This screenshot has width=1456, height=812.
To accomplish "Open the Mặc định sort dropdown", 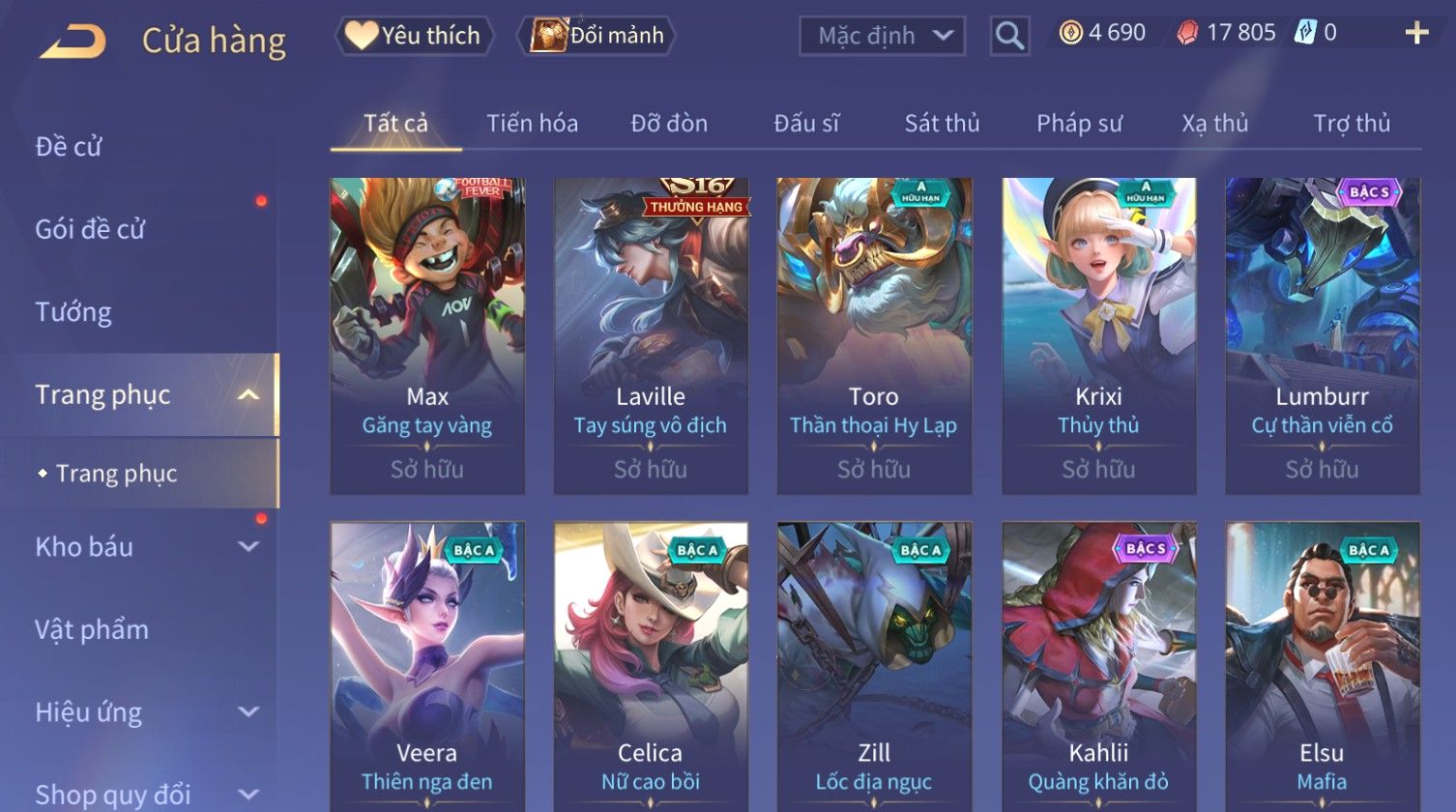I will click(882, 37).
